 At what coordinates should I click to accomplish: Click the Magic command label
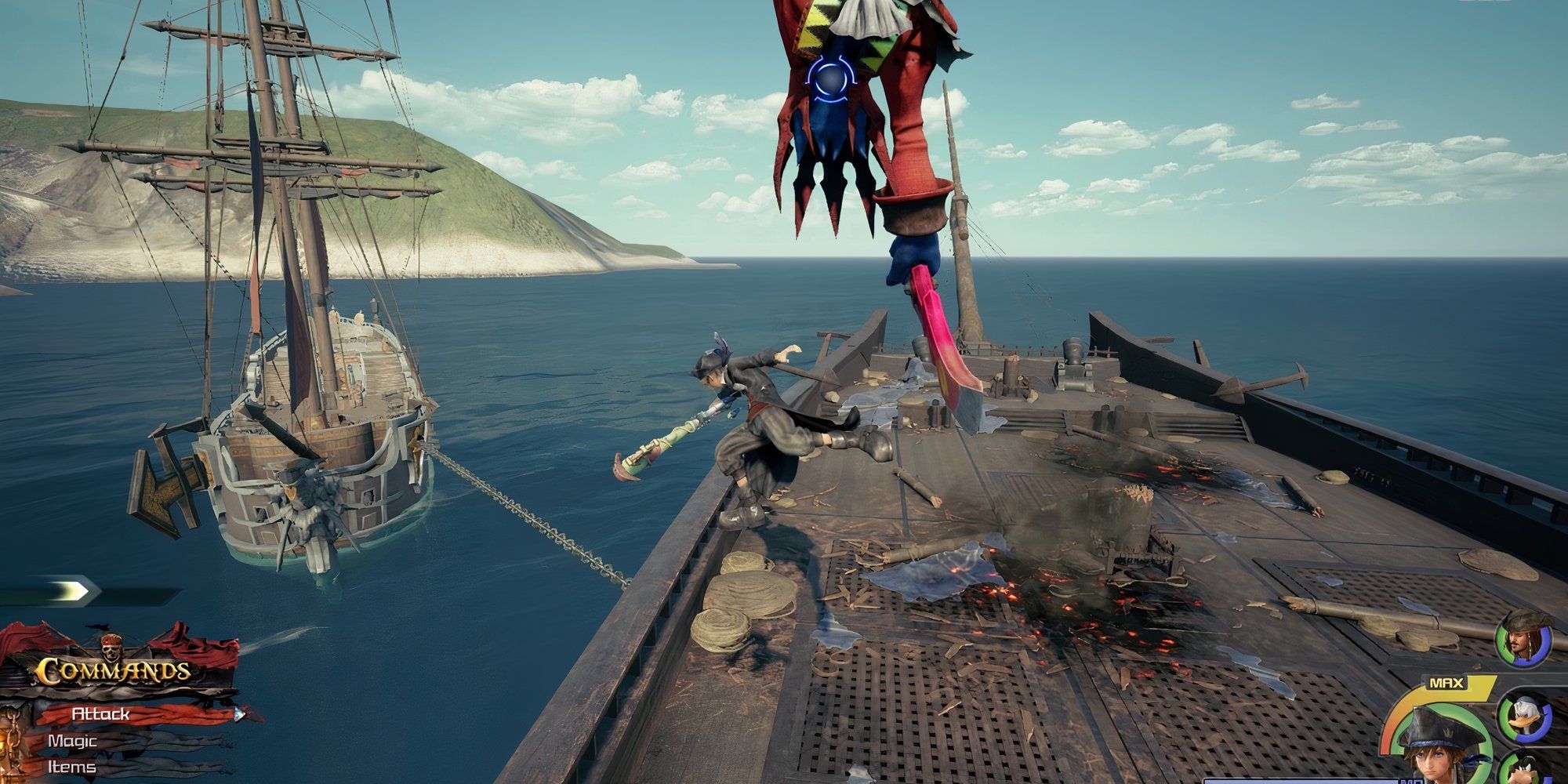(72, 740)
